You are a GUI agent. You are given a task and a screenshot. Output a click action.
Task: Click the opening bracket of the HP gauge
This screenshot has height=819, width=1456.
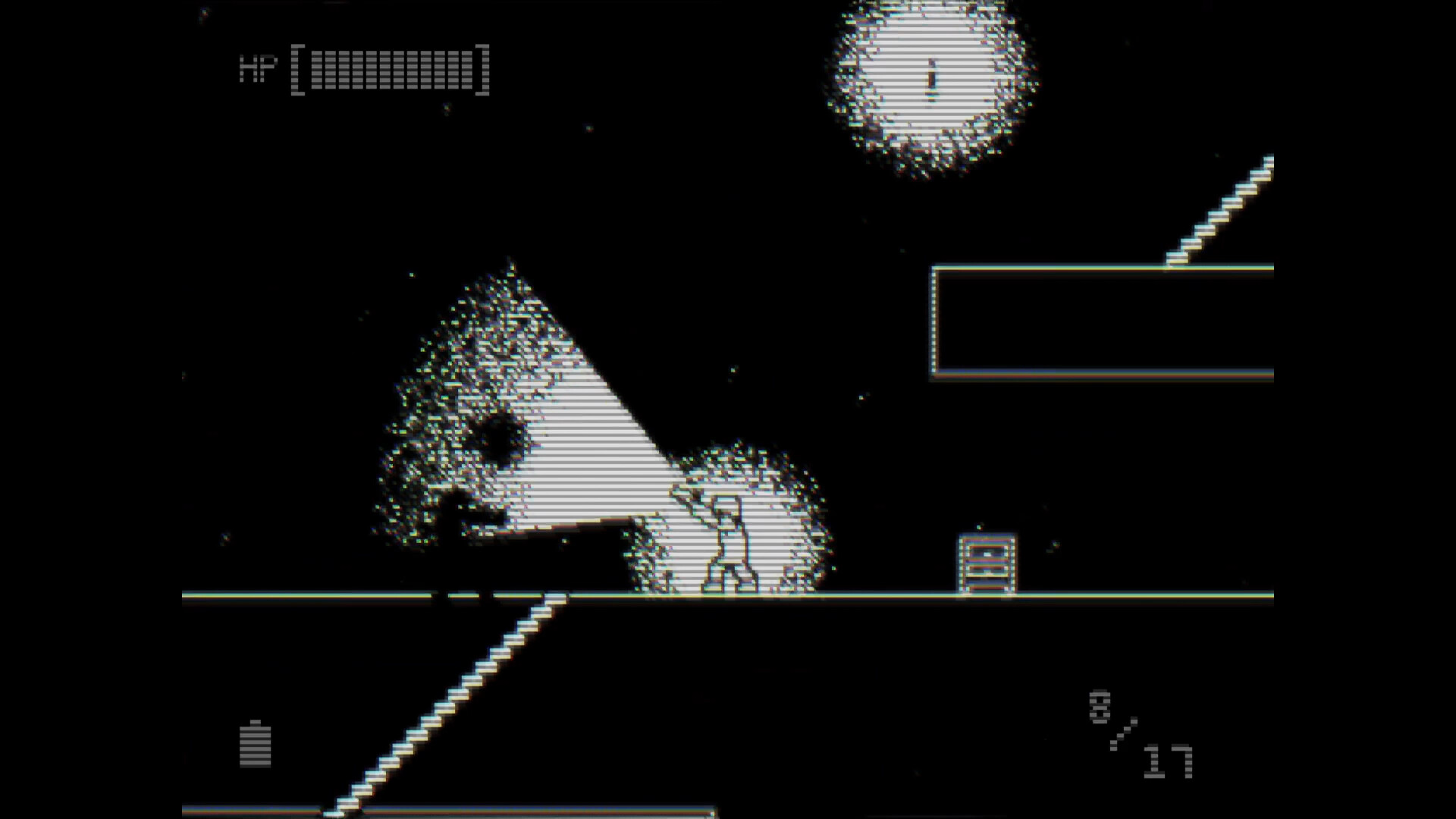click(298, 68)
